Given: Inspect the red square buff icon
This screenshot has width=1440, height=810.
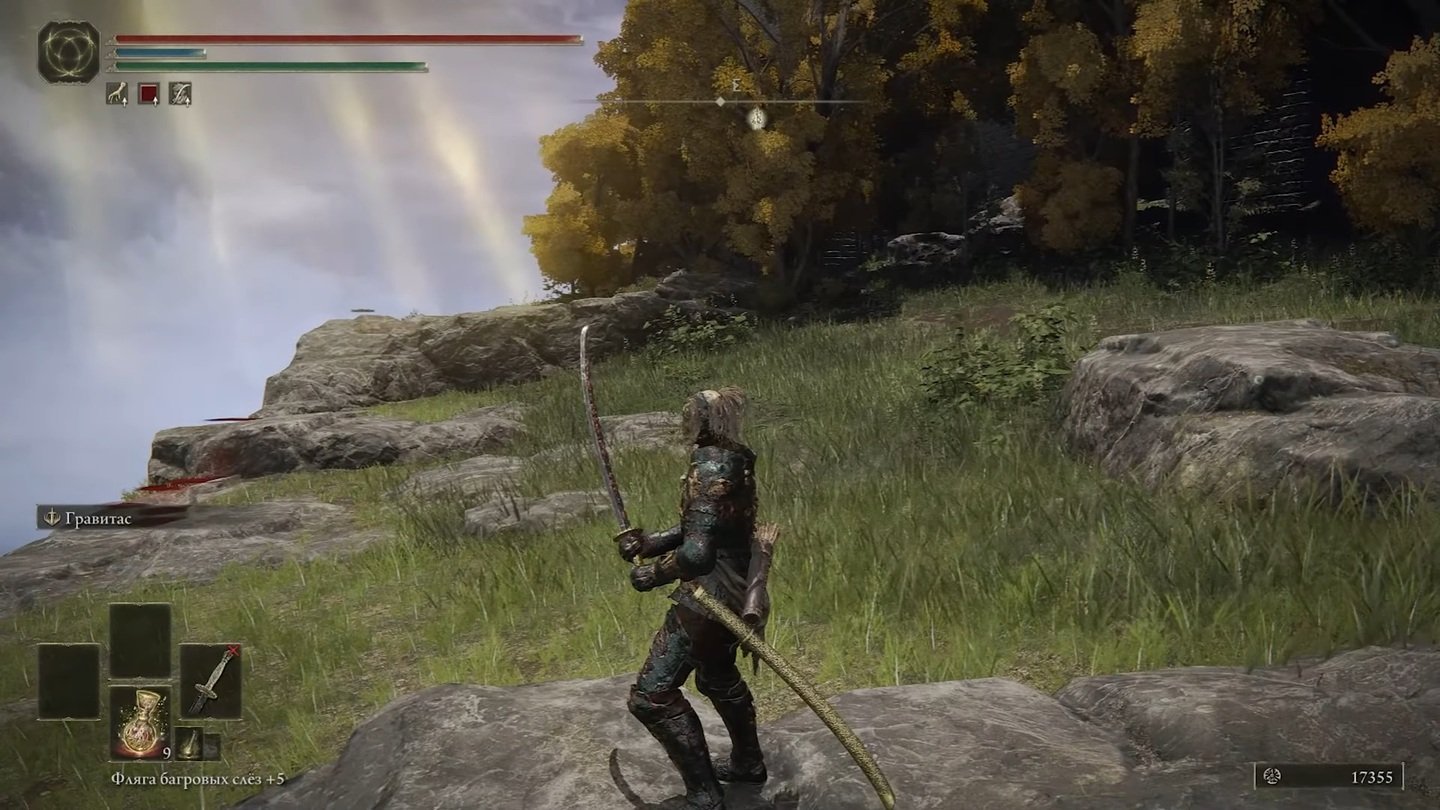Looking at the screenshot, I should [148, 94].
